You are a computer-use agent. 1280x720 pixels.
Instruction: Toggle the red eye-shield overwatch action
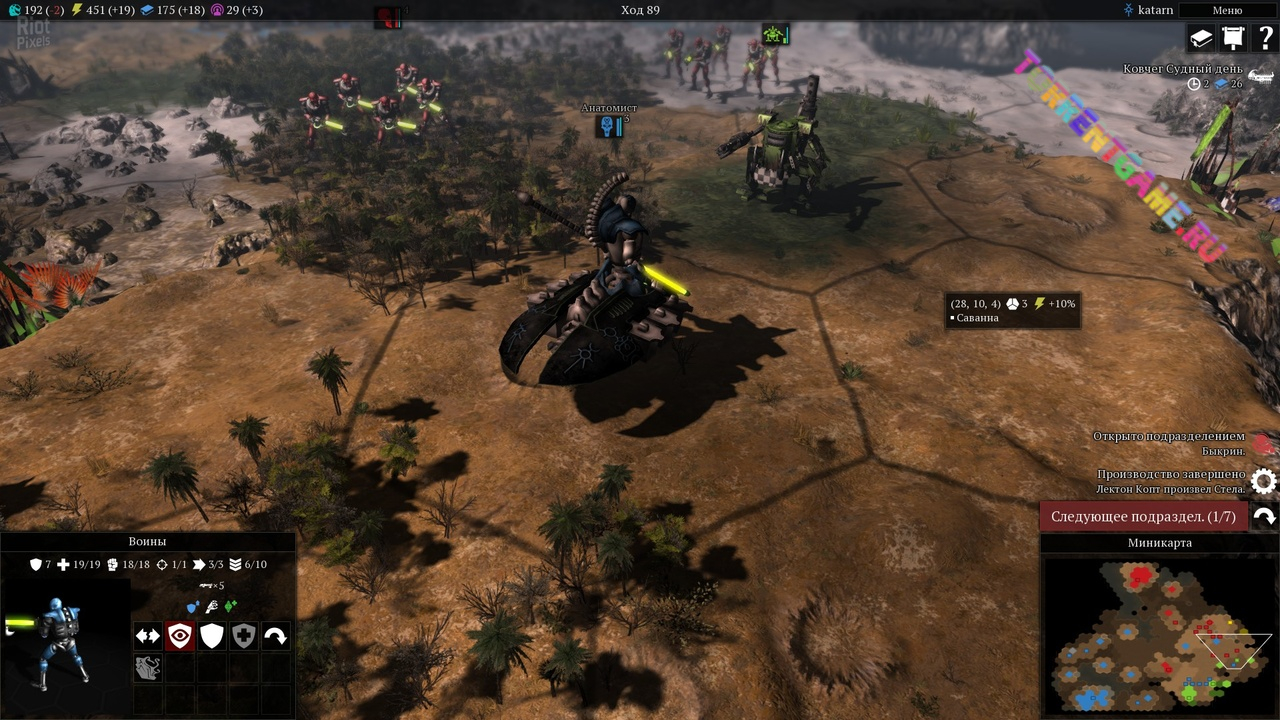180,636
